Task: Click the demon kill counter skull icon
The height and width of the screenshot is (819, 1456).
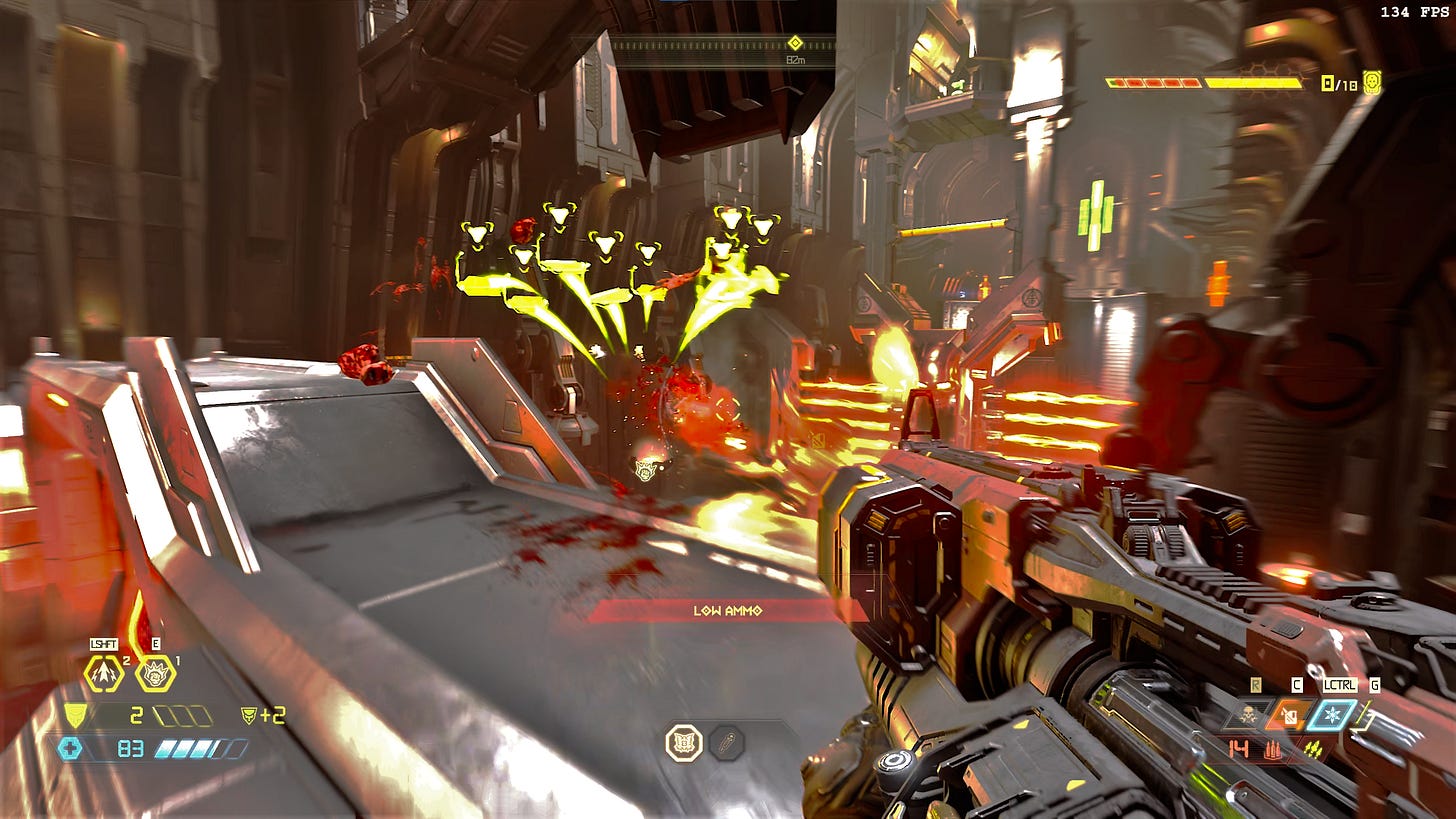Action: point(1371,83)
